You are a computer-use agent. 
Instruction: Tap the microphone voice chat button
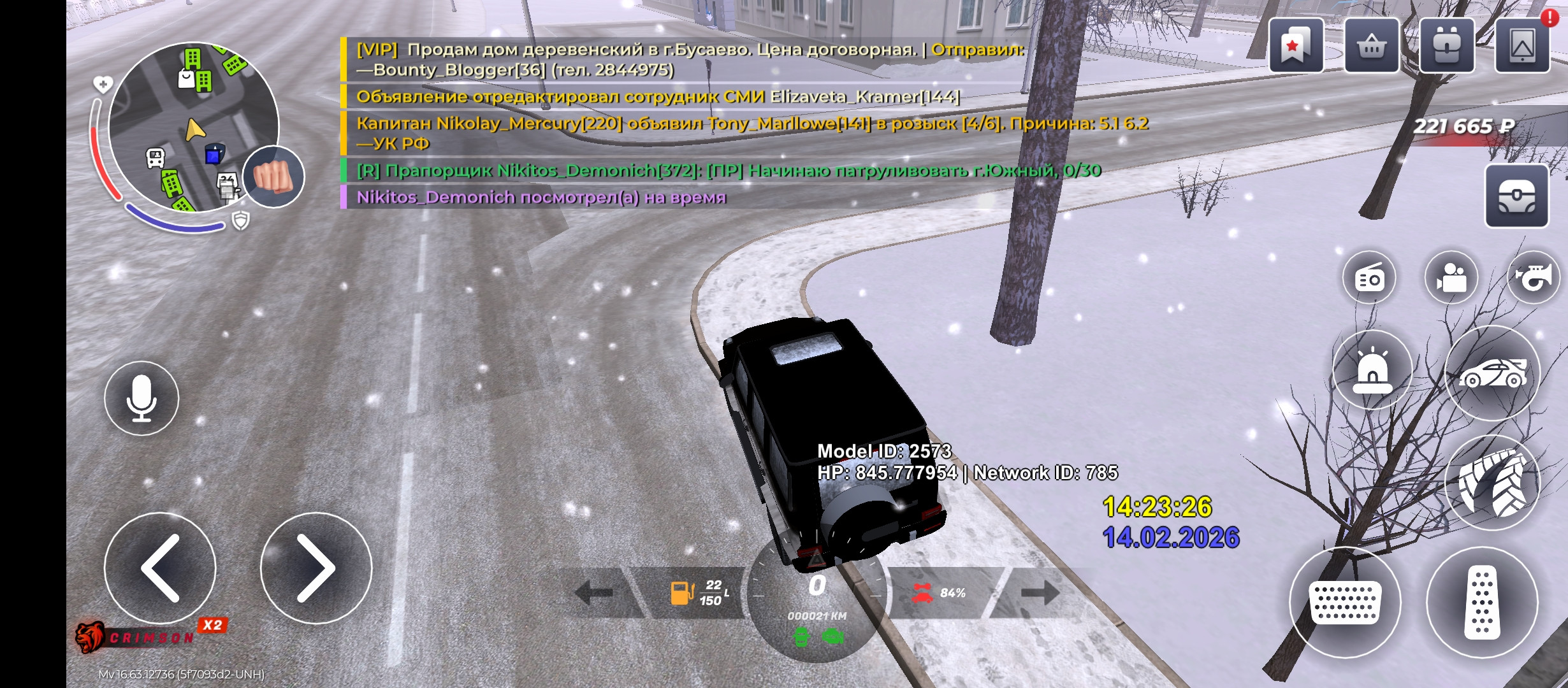[142, 398]
